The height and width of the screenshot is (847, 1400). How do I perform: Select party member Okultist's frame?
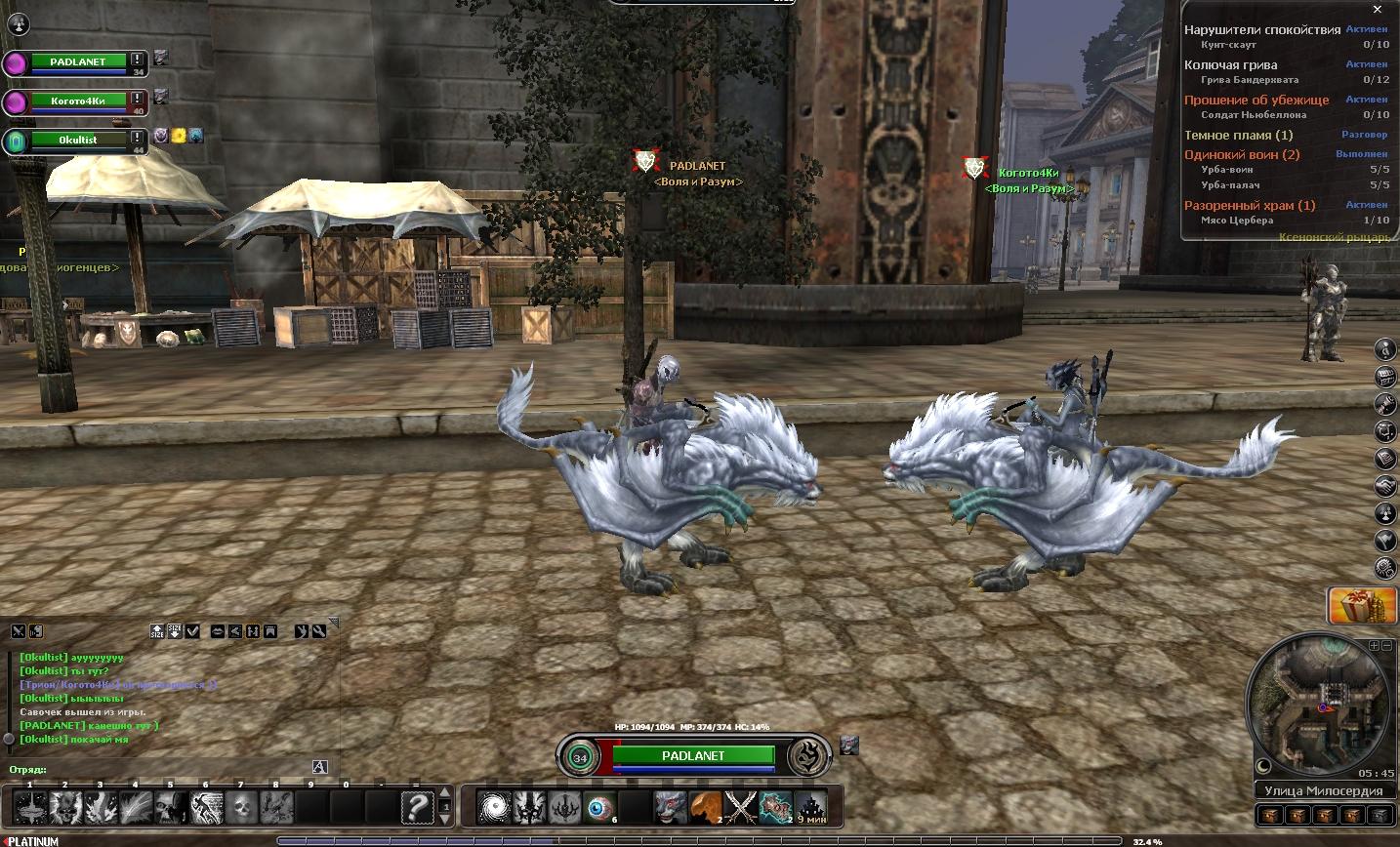[78, 141]
